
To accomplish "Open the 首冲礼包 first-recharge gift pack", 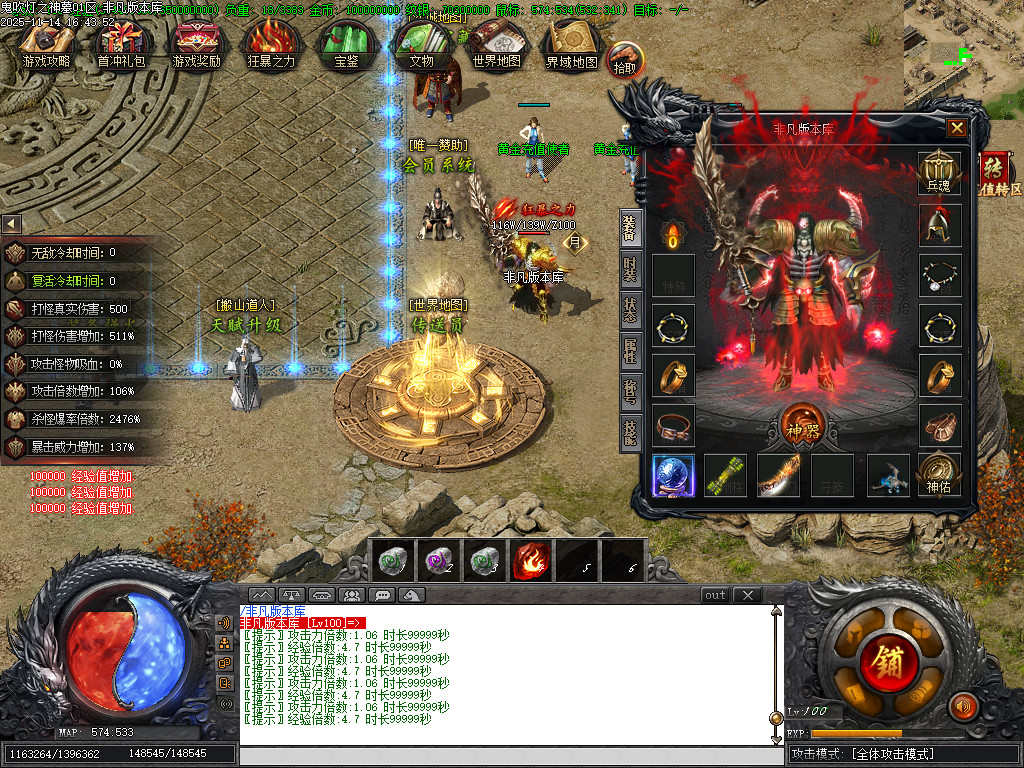I will [x=121, y=45].
